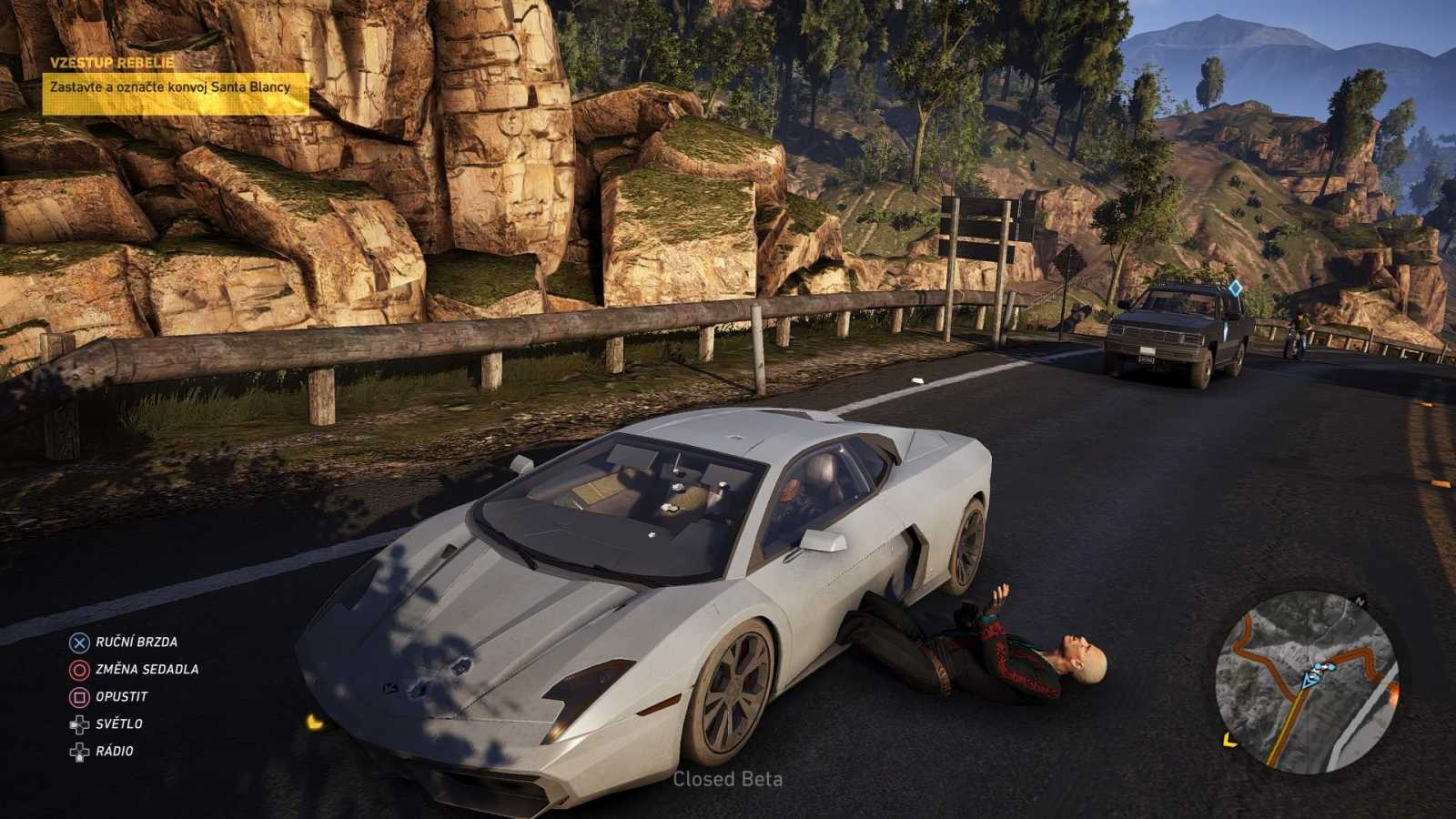Toggle the headlights via the SVĚTLO prompt
This screenshot has width=1456, height=819.
coord(117,724)
